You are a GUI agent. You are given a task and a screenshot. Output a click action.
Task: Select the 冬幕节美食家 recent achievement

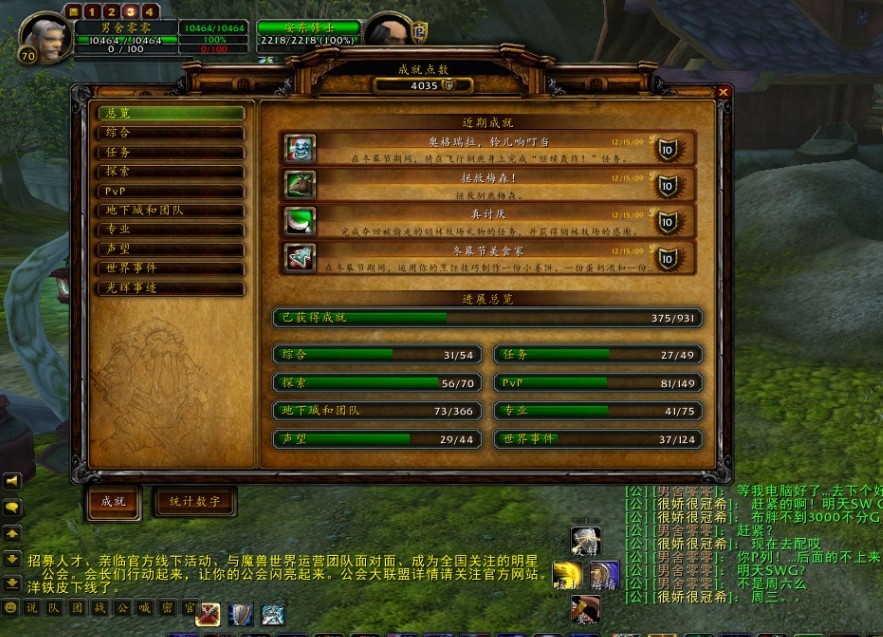[x=487, y=257]
